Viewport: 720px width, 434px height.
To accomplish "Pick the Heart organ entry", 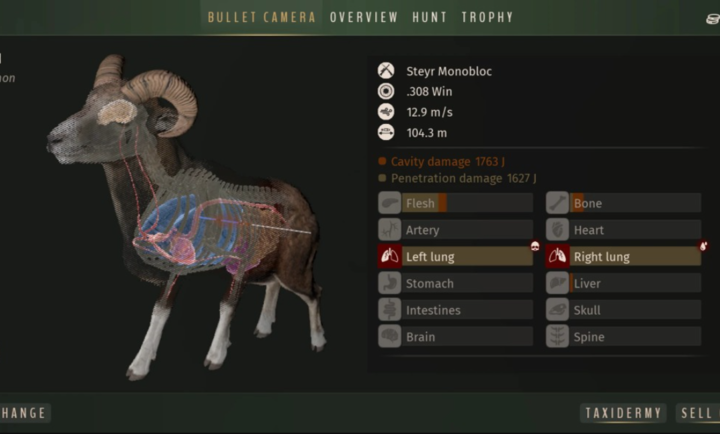I will point(623,230).
